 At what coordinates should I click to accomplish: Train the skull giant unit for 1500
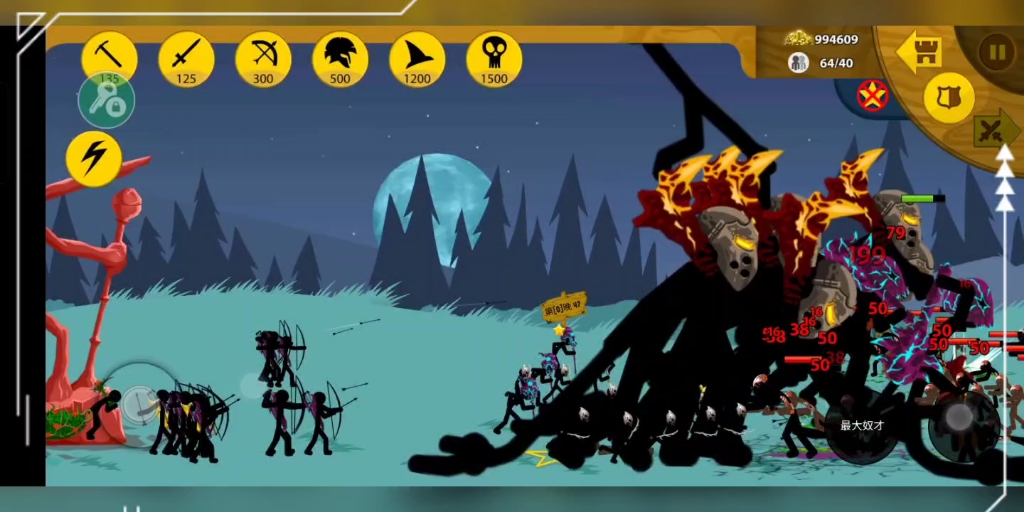[494, 57]
